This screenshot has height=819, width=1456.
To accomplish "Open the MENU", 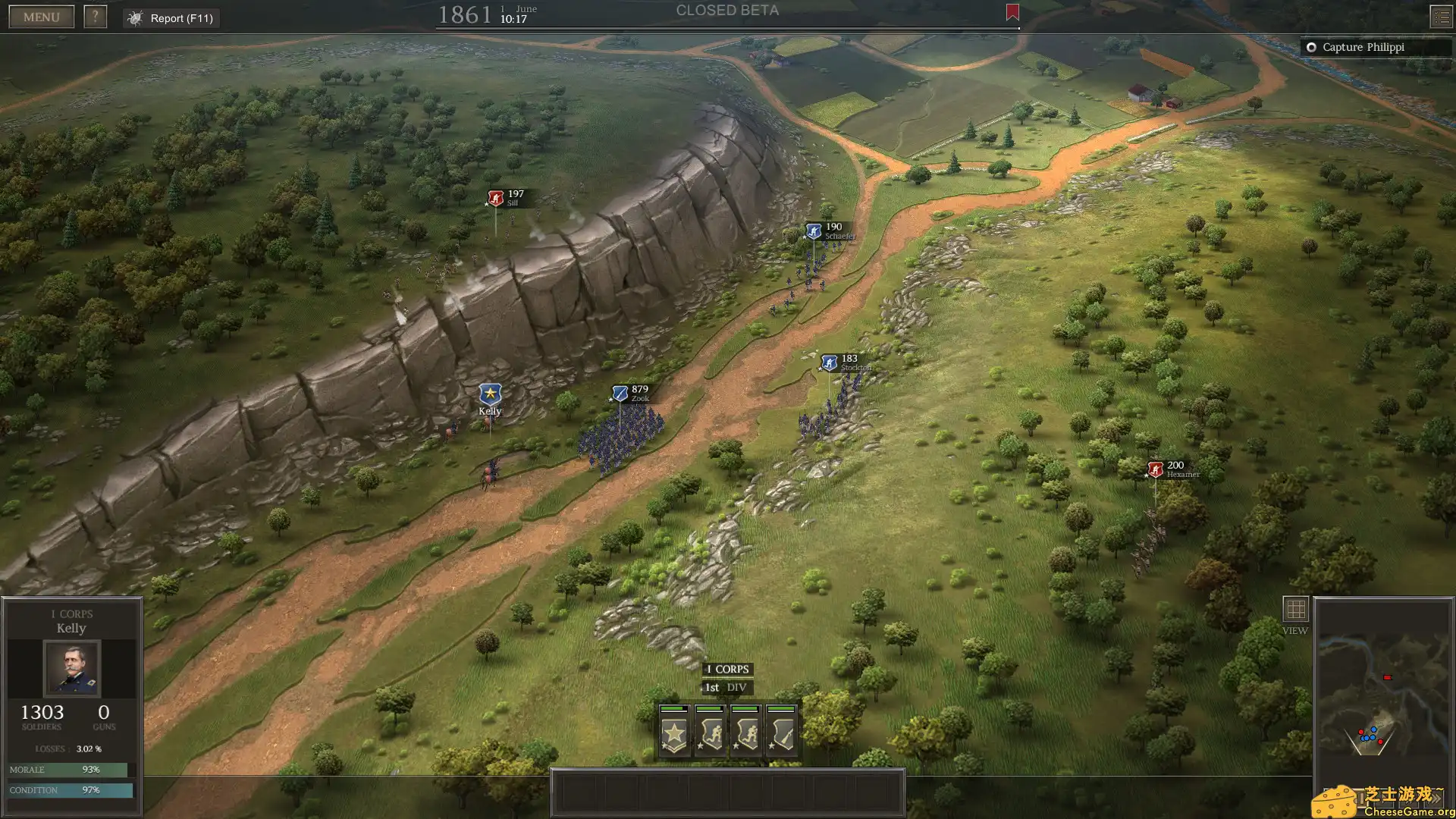I will pyautogui.click(x=40, y=16).
